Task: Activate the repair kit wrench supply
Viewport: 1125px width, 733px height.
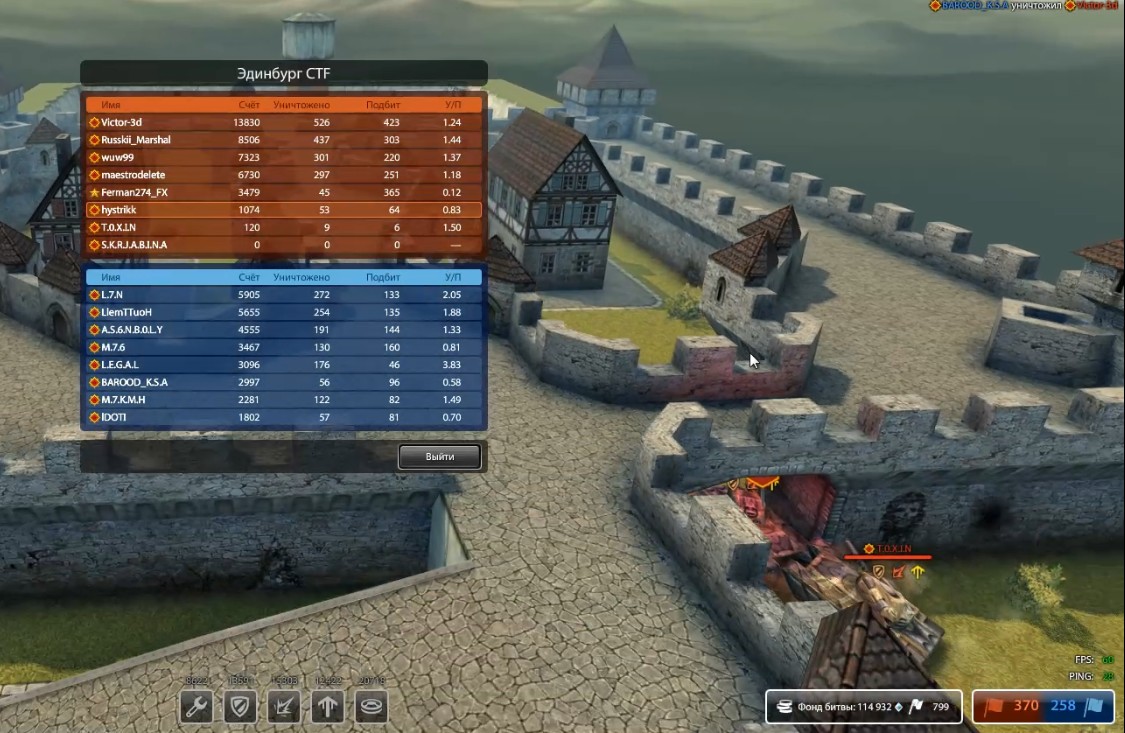Action: [x=196, y=707]
